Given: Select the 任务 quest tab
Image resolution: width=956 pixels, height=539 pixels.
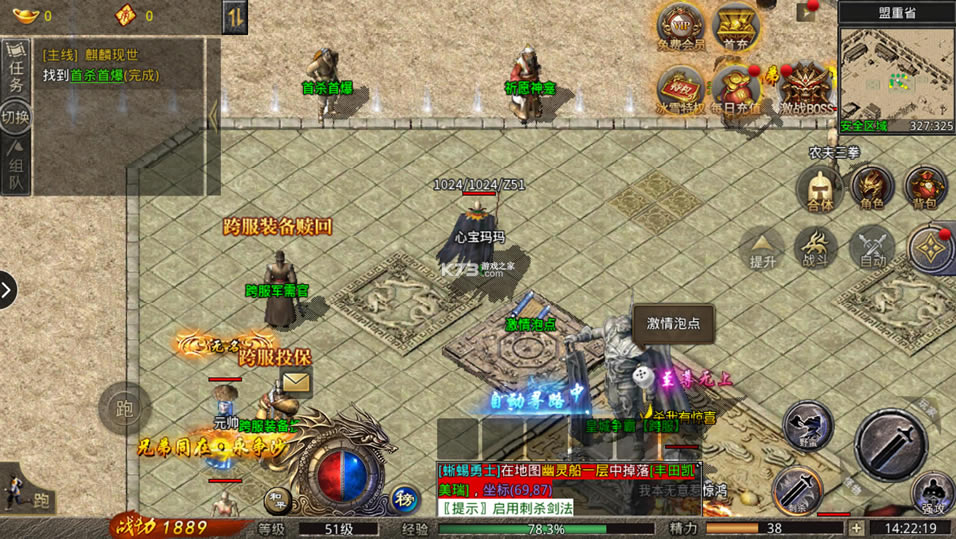Looking at the screenshot, I should pyautogui.click(x=16, y=70).
